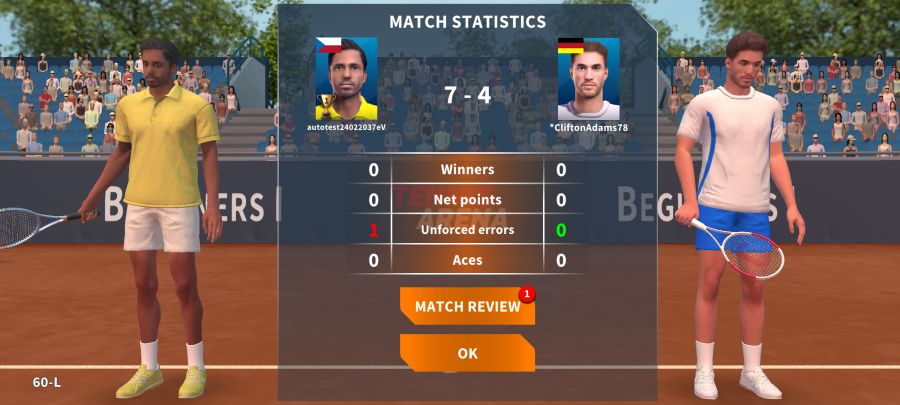Confirm match statistics with OK

pos(467,353)
